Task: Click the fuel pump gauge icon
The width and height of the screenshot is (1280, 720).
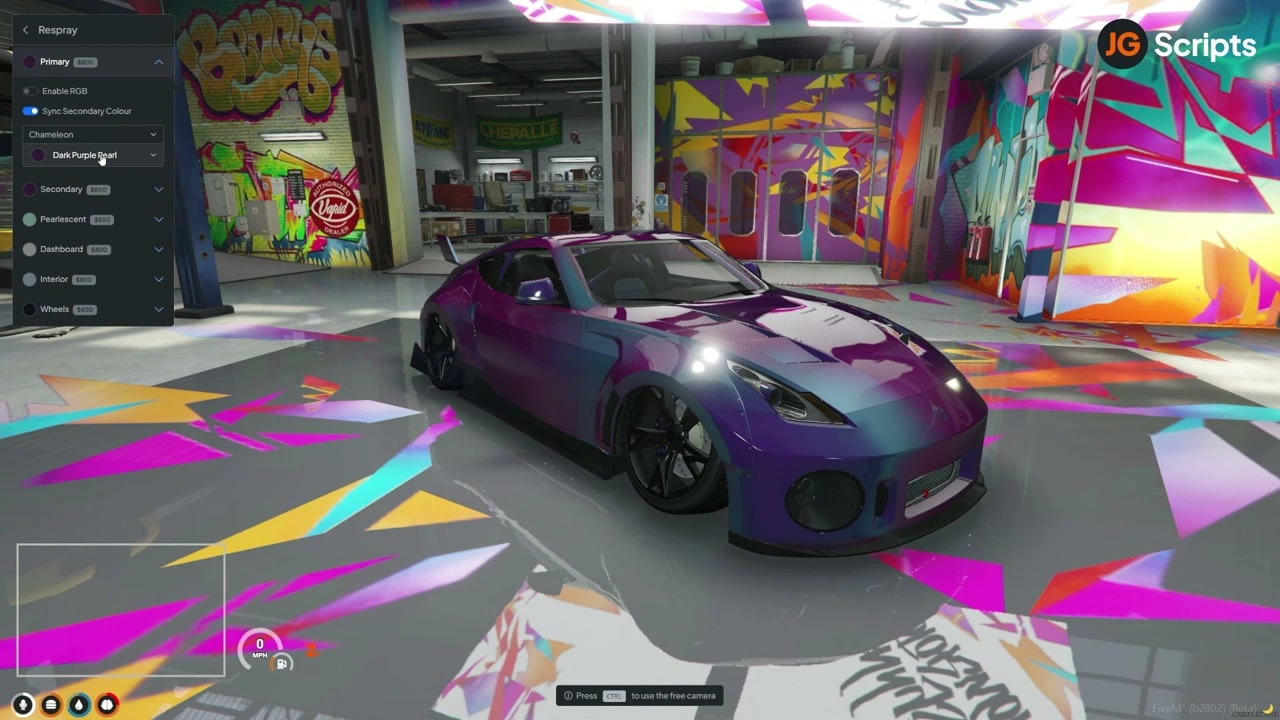Action: [x=282, y=664]
